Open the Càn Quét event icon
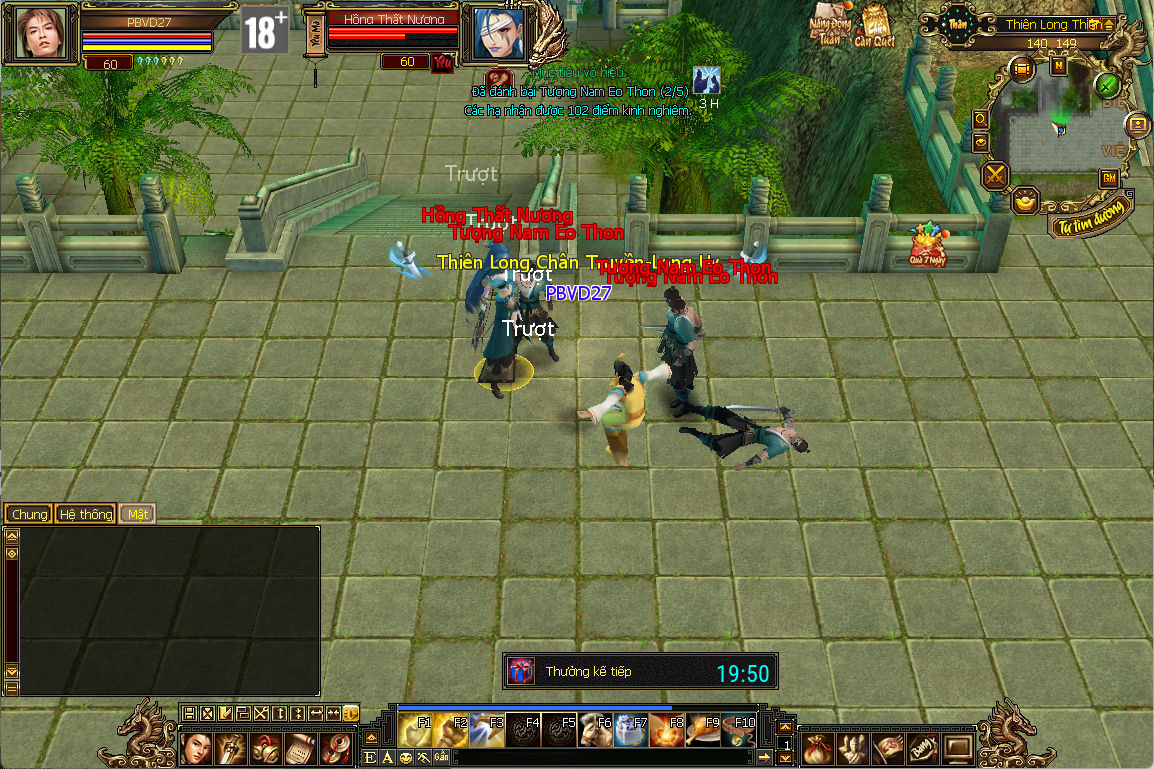 [x=874, y=25]
